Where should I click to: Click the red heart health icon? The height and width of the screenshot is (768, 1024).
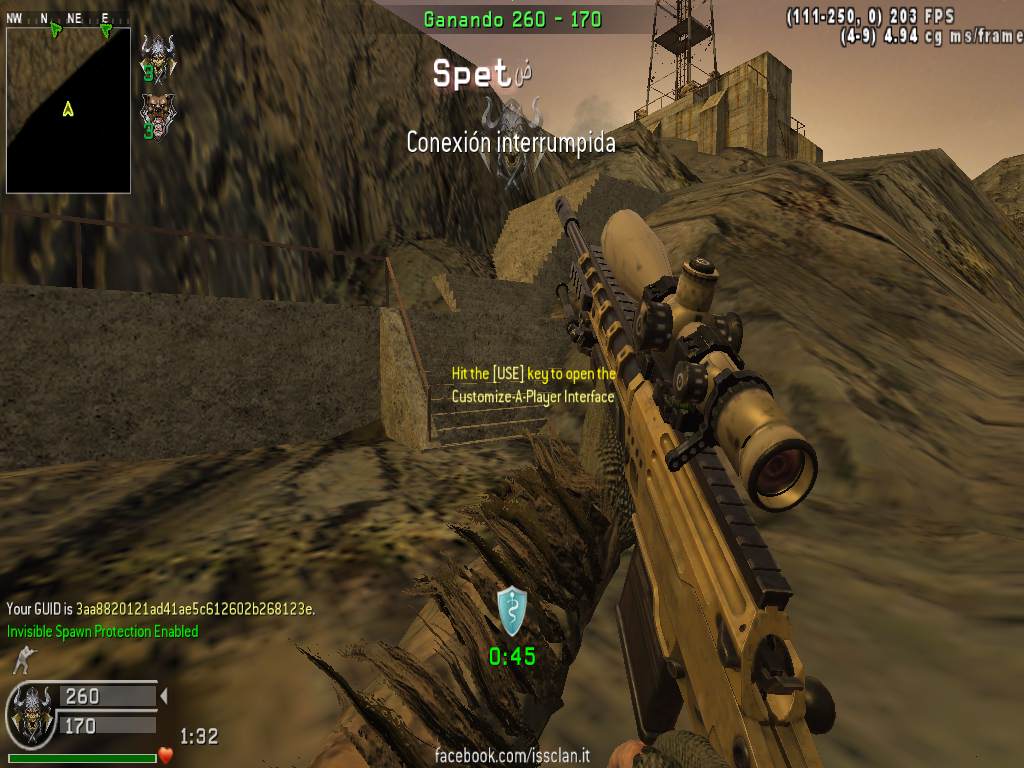click(166, 755)
